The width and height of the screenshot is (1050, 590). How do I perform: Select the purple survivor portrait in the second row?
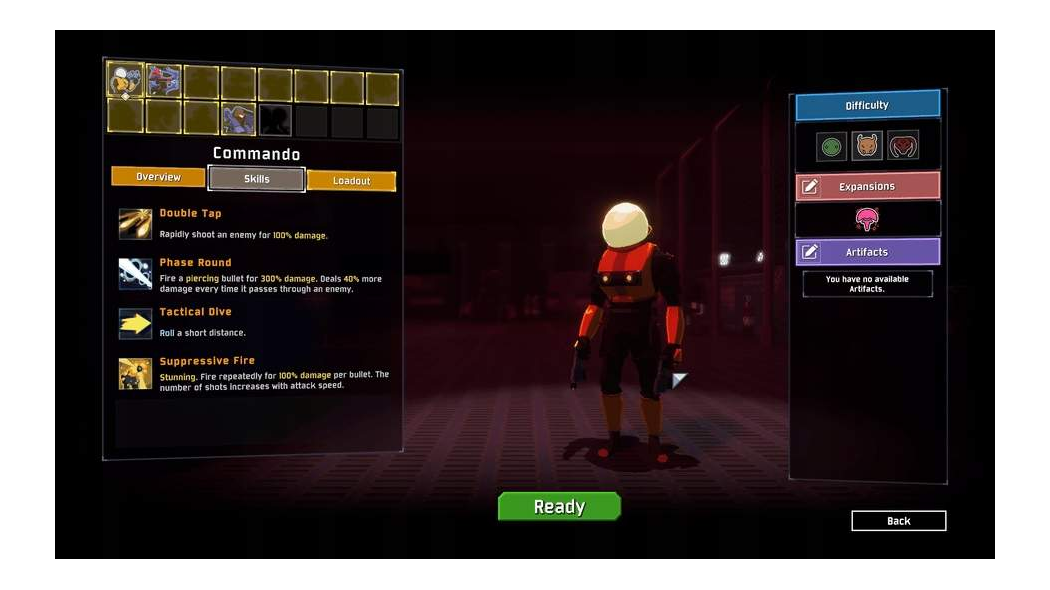[x=238, y=119]
